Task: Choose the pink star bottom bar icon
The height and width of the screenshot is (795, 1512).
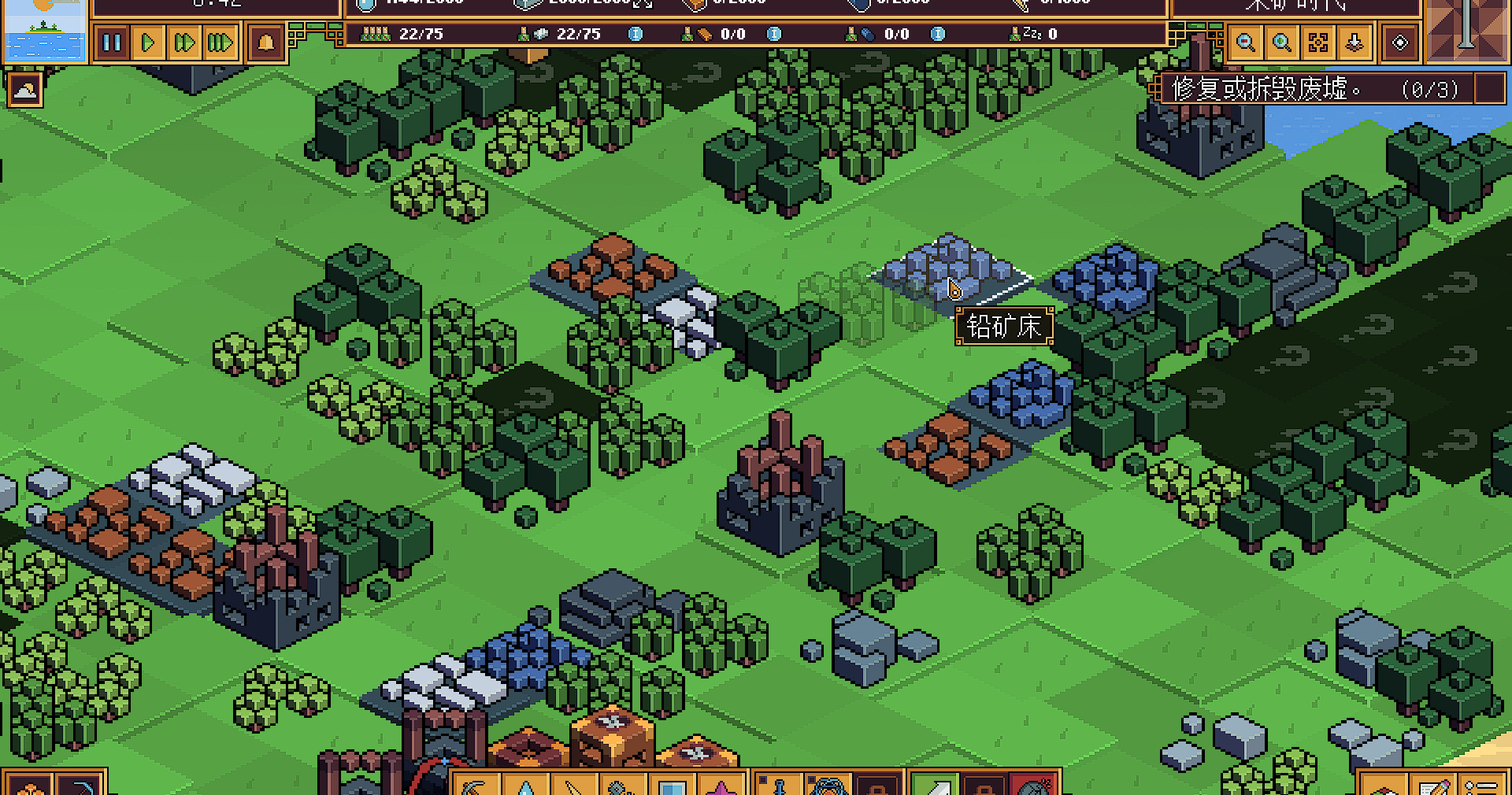Action: tap(721, 786)
